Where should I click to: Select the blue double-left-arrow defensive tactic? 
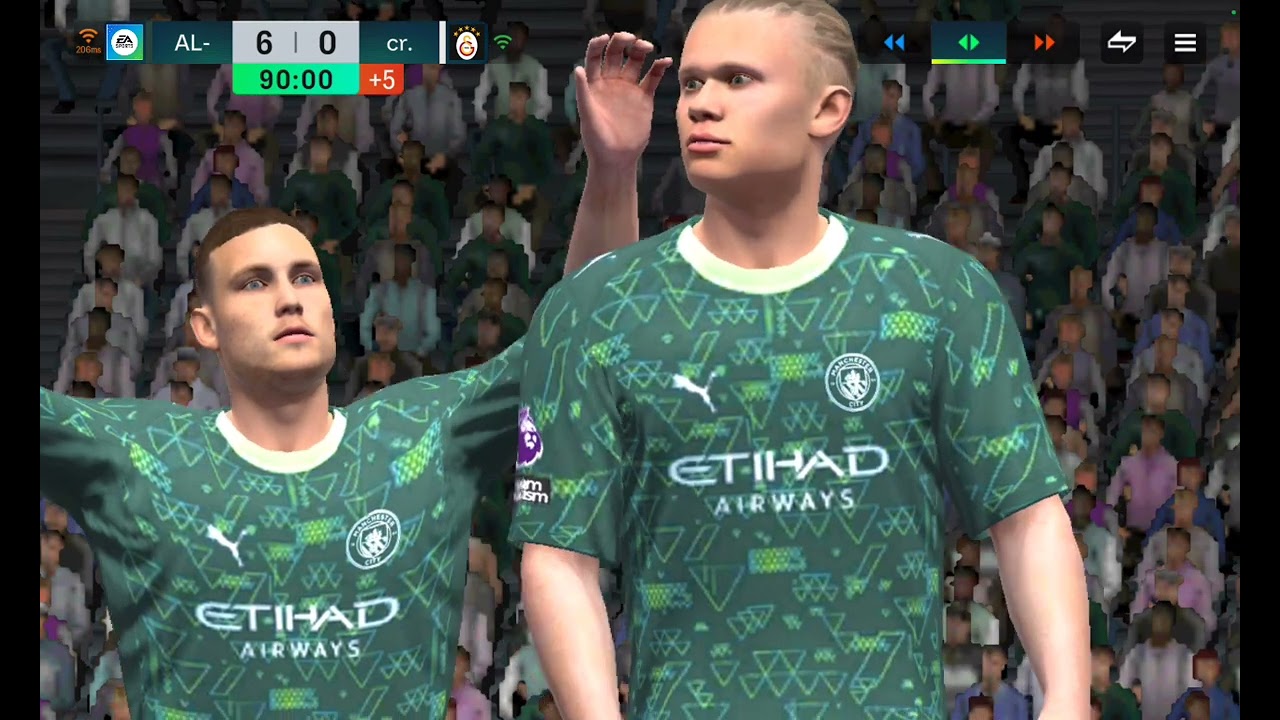pos(894,43)
